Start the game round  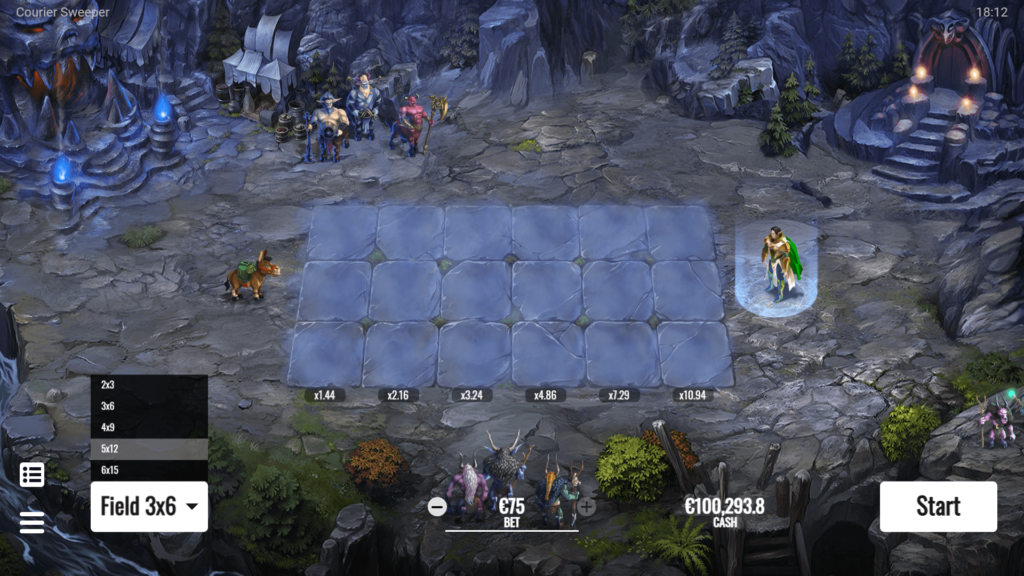(x=938, y=507)
